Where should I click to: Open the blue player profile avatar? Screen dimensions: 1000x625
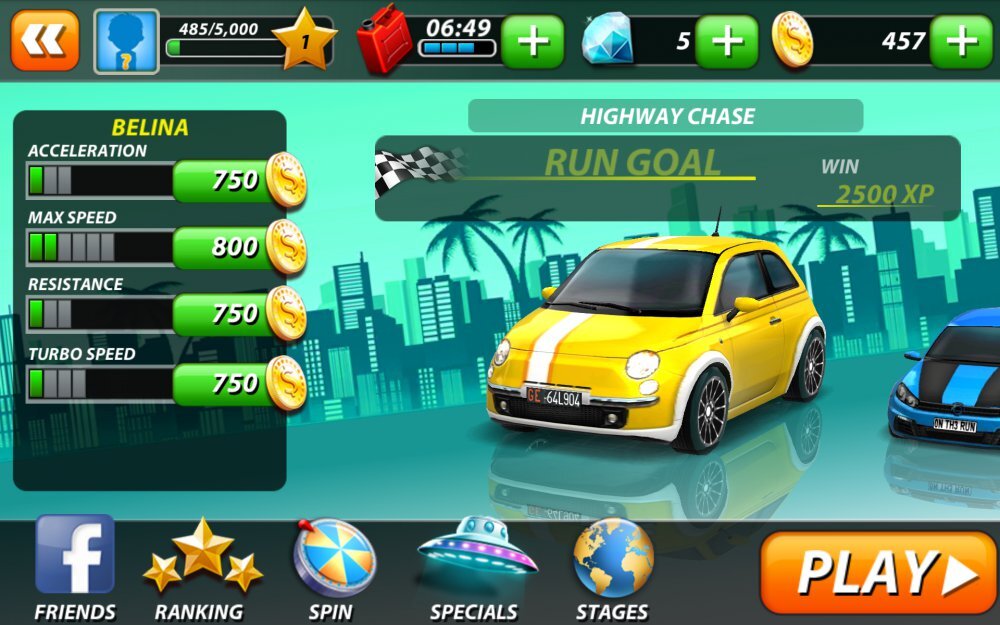coord(127,42)
